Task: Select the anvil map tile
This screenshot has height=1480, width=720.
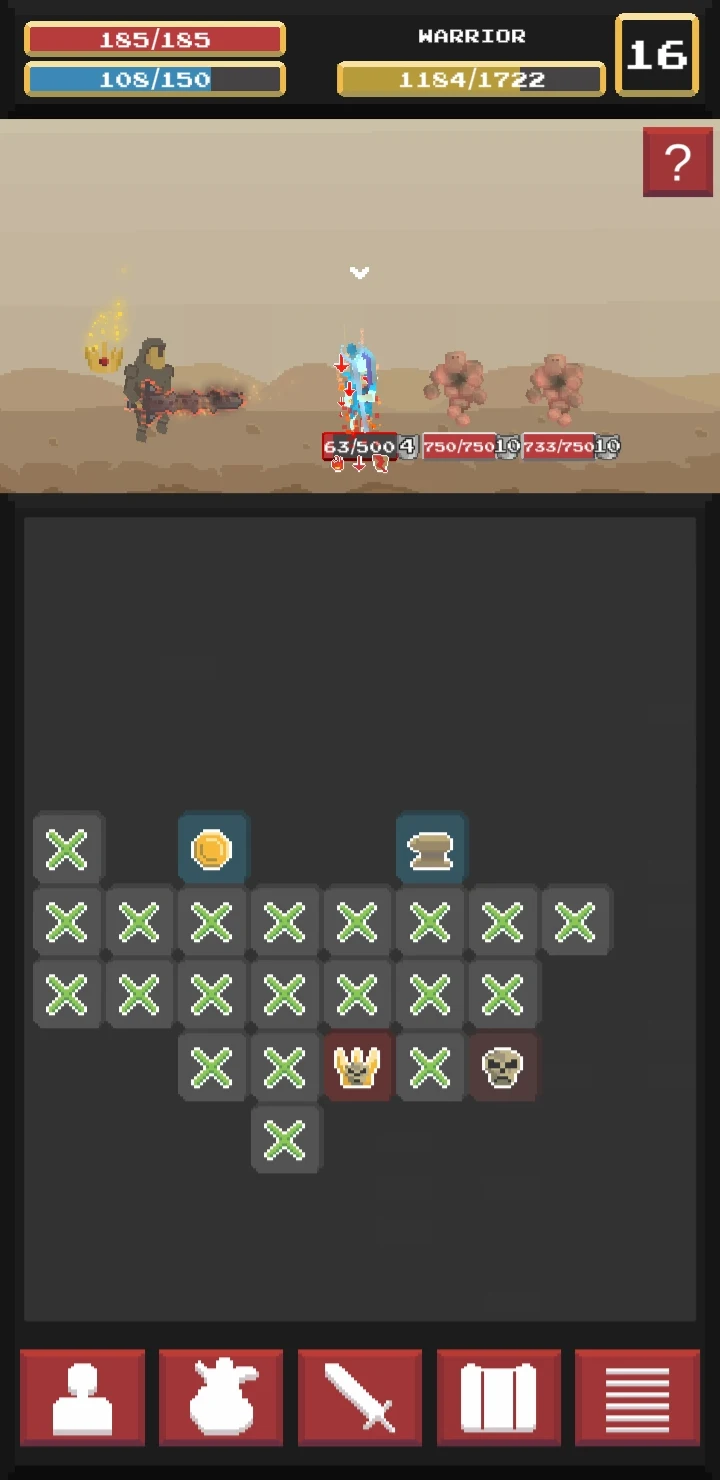Action: (430, 849)
